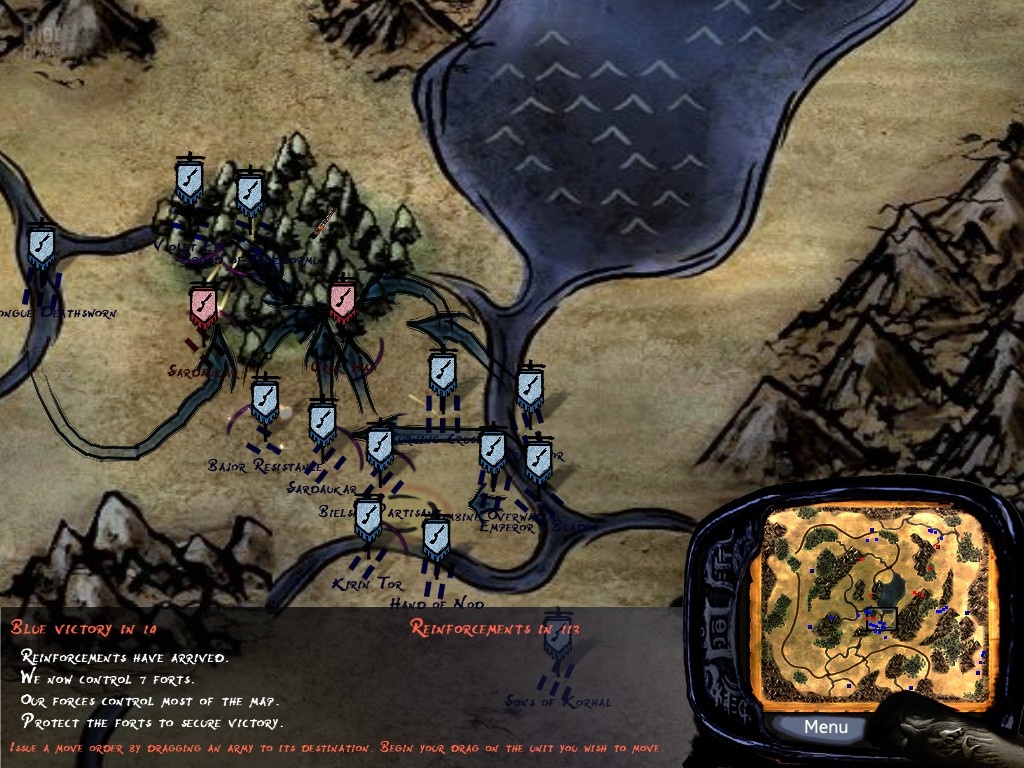The image size is (1024, 768).
Task: Open the Menu button
Action: (825, 727)
